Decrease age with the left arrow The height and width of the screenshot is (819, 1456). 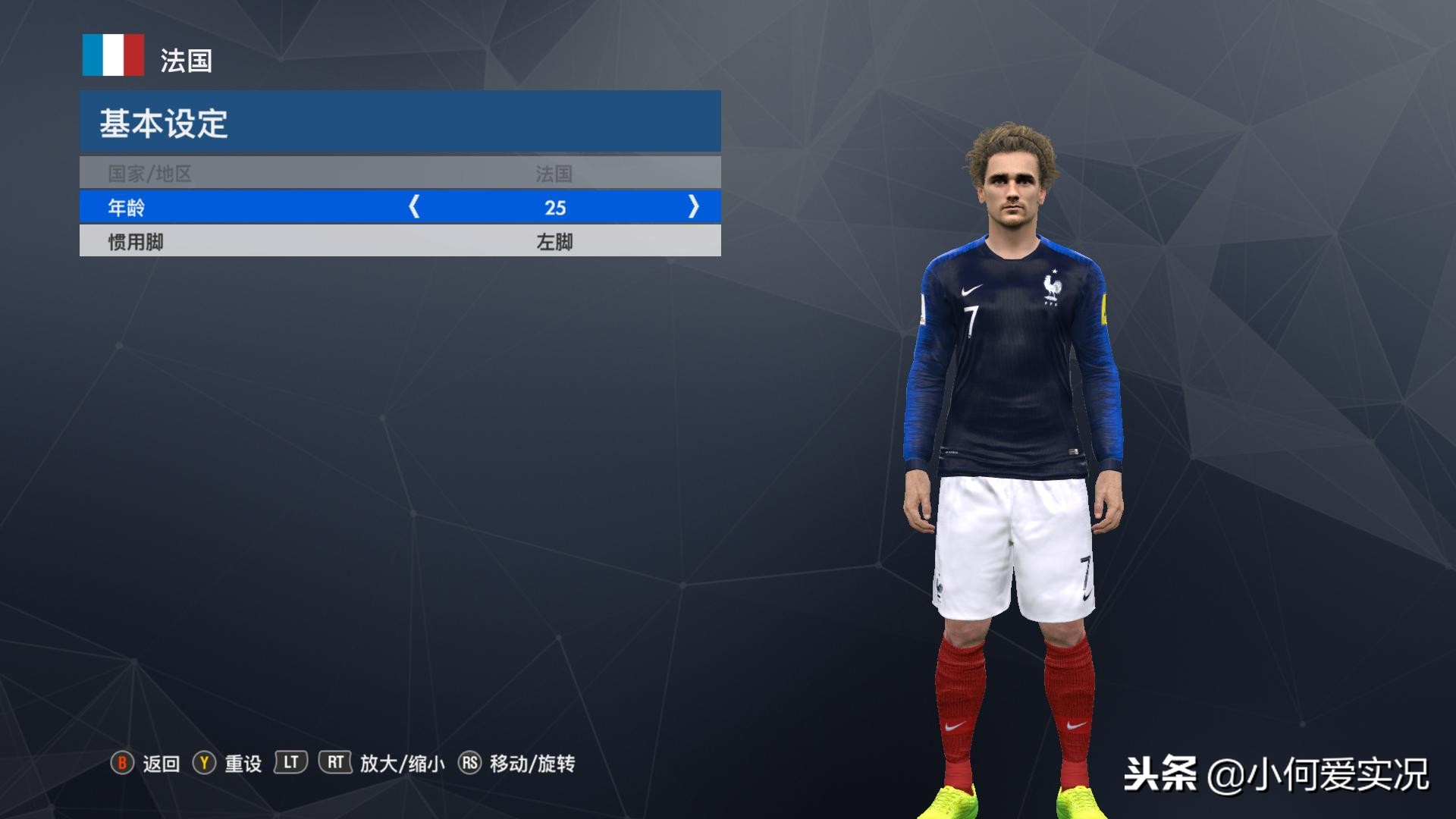414,206
